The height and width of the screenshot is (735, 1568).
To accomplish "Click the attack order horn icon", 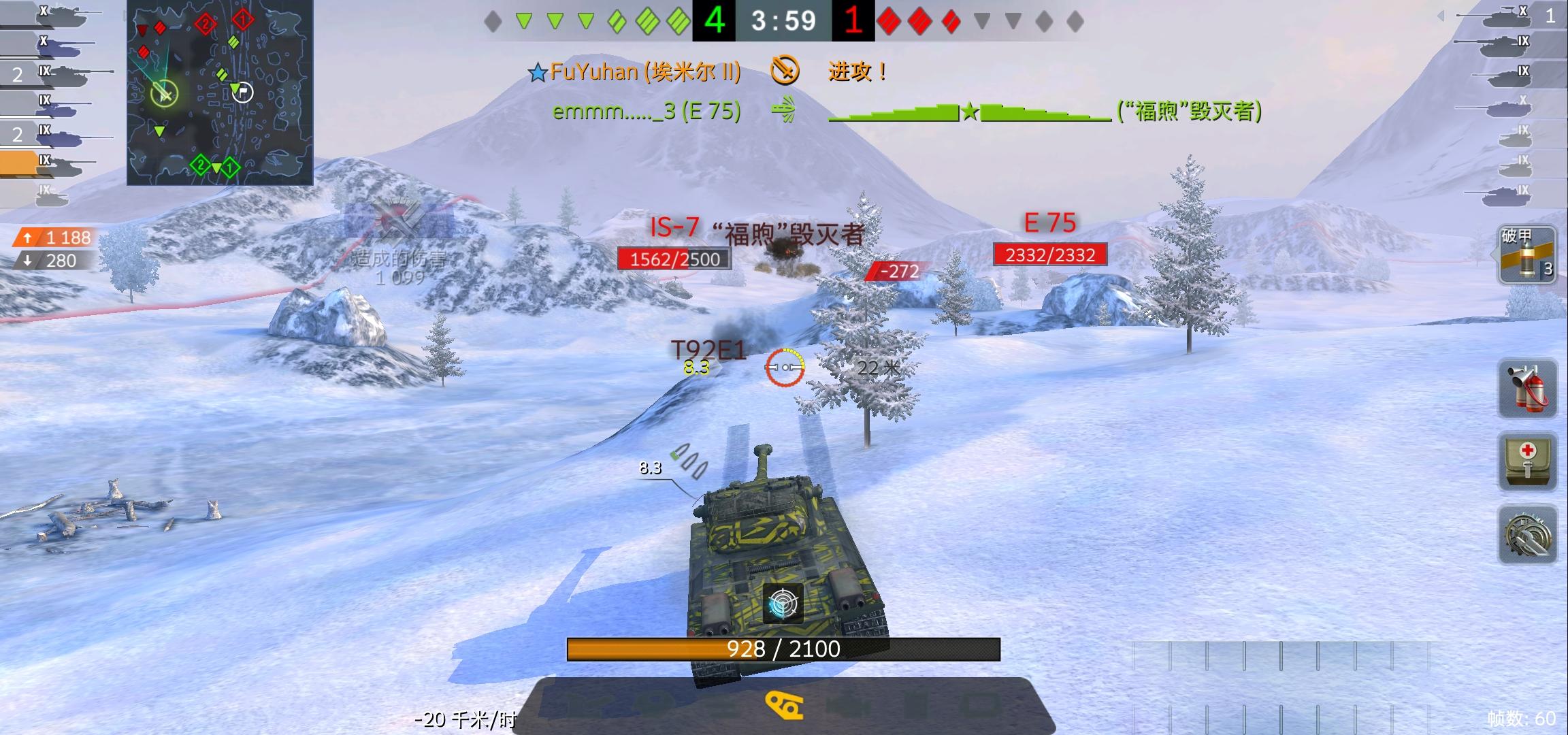I will pyautogui.click(x=783, y=69).
